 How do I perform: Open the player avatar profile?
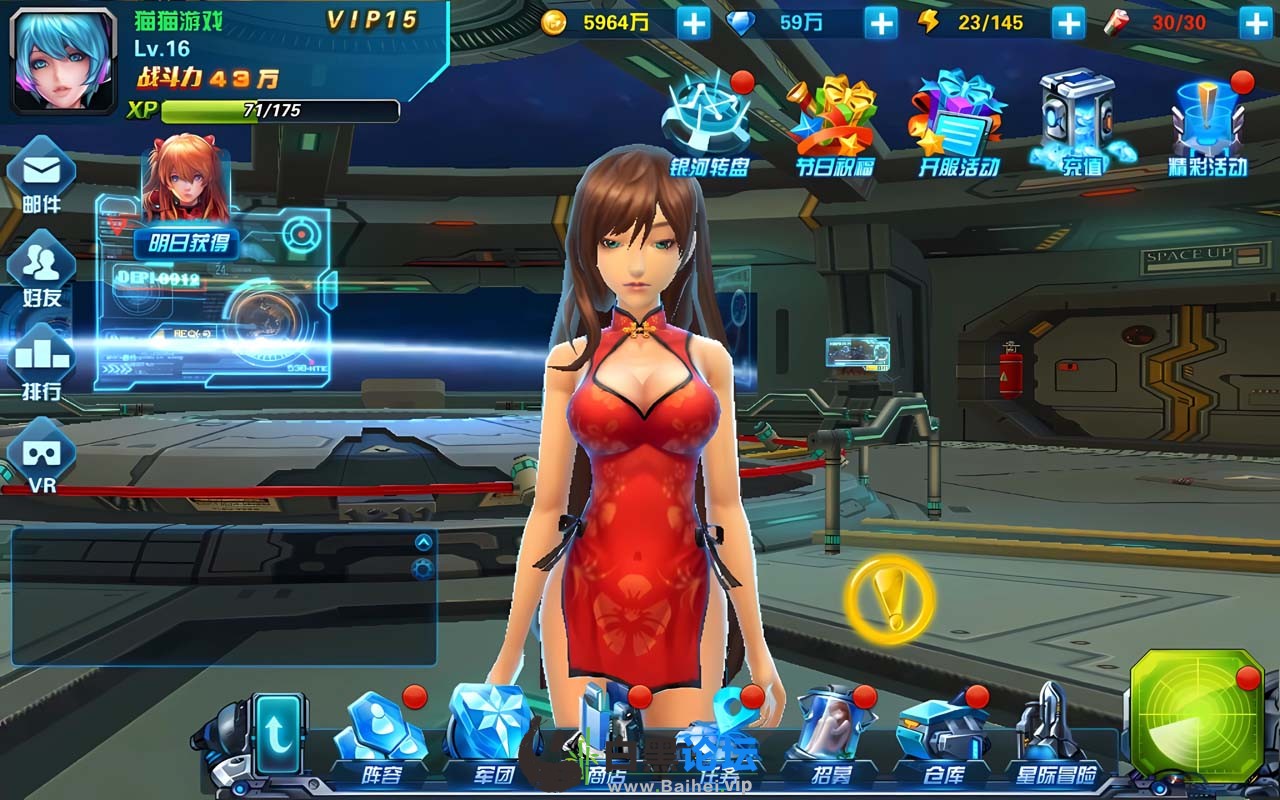(x=63, y=60)
